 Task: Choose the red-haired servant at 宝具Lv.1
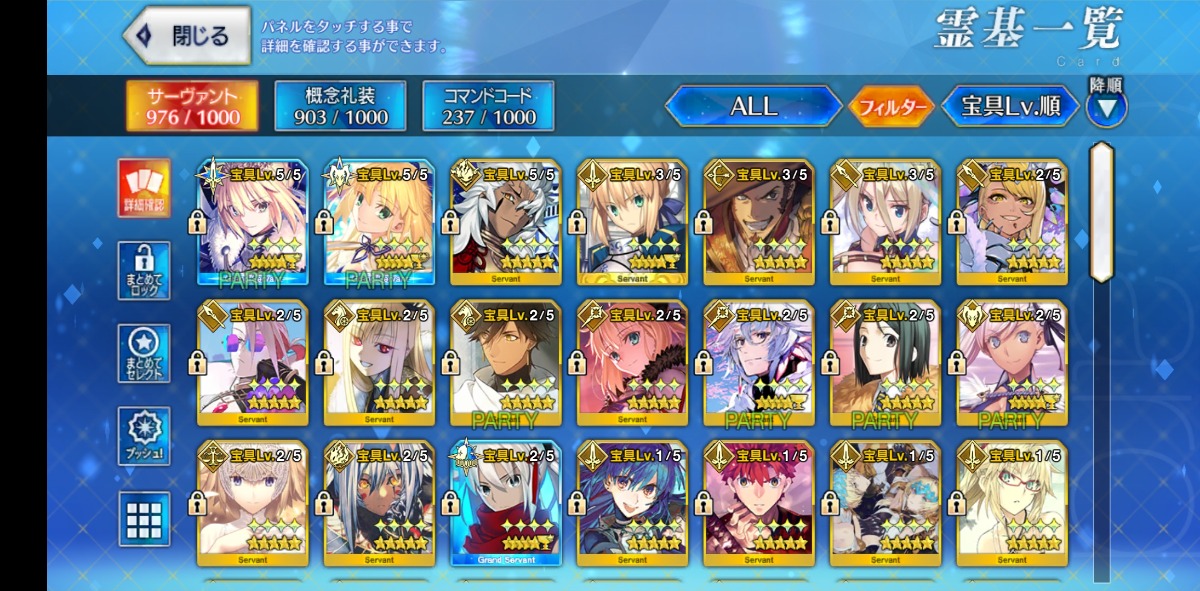click(758, 504)
